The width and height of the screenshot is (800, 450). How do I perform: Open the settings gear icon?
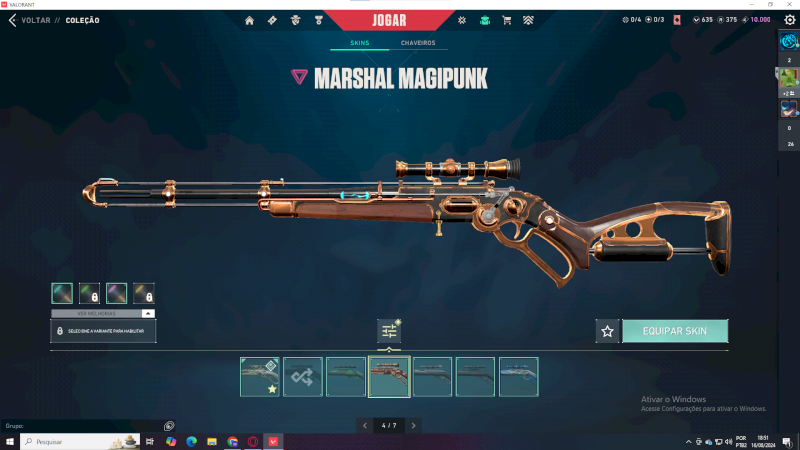pos(462,20)
